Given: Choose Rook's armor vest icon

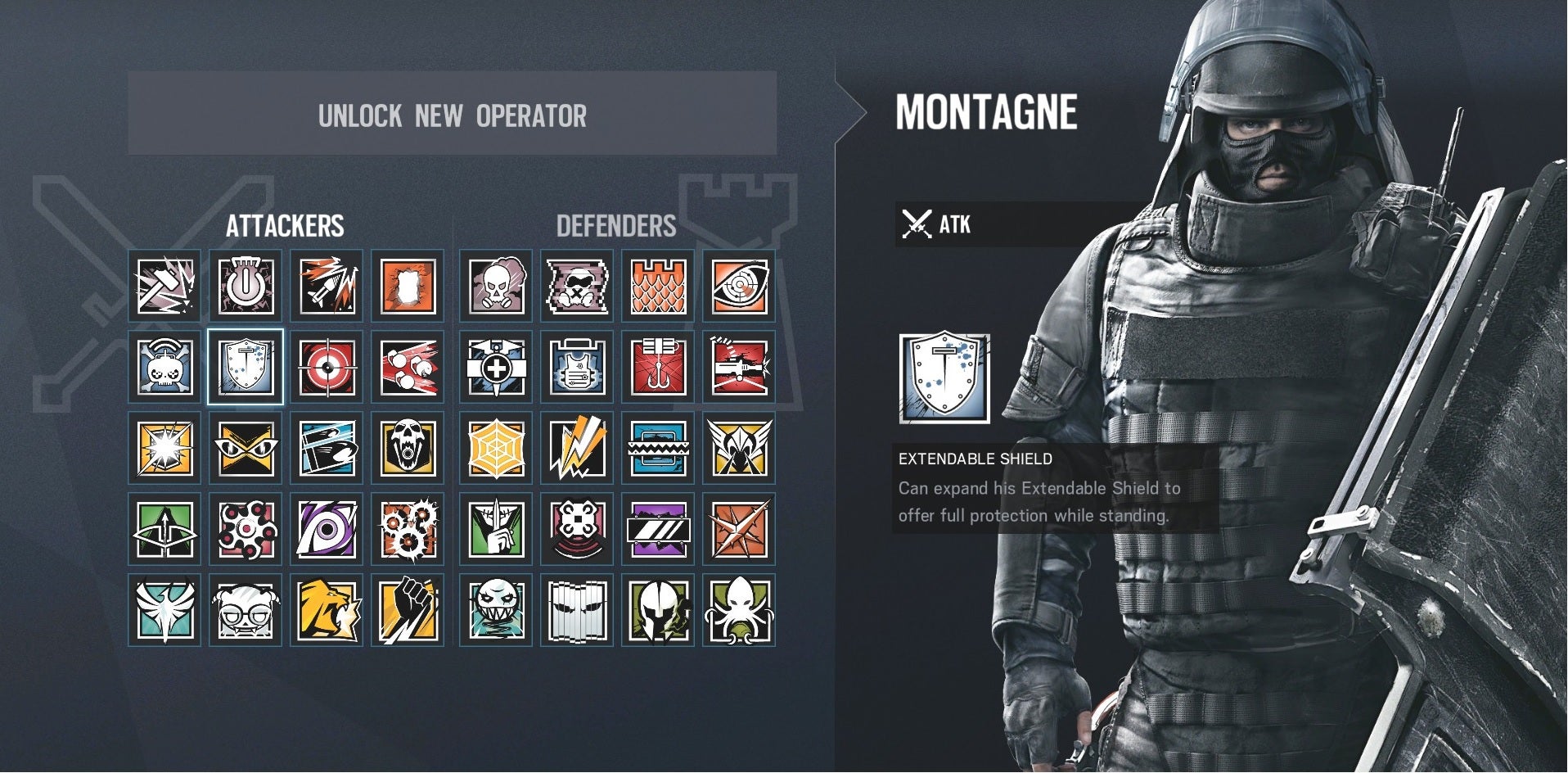Looking at the screenshot, I should click(577, 367).
